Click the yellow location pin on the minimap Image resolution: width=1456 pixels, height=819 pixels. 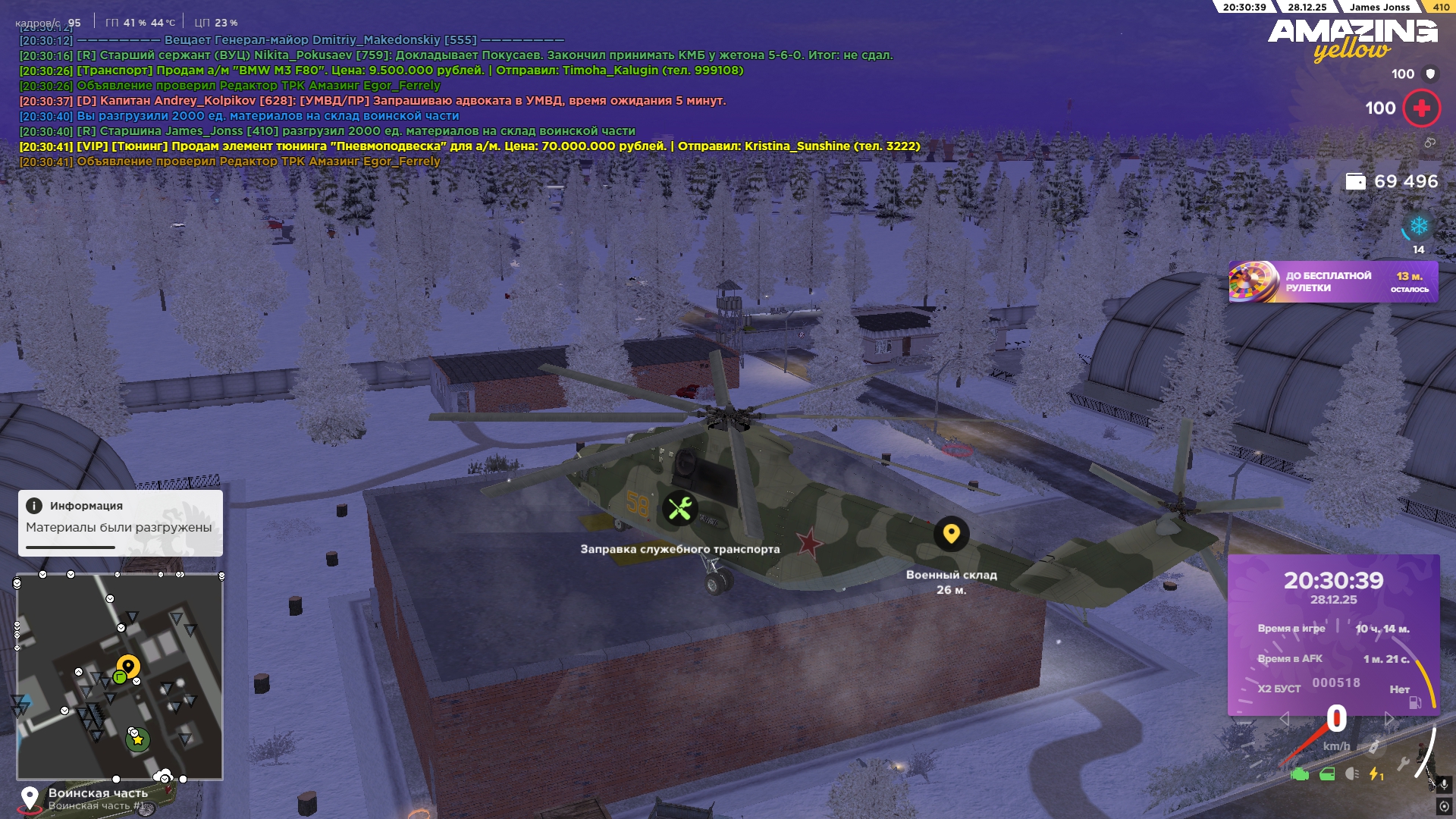[128, 667]
